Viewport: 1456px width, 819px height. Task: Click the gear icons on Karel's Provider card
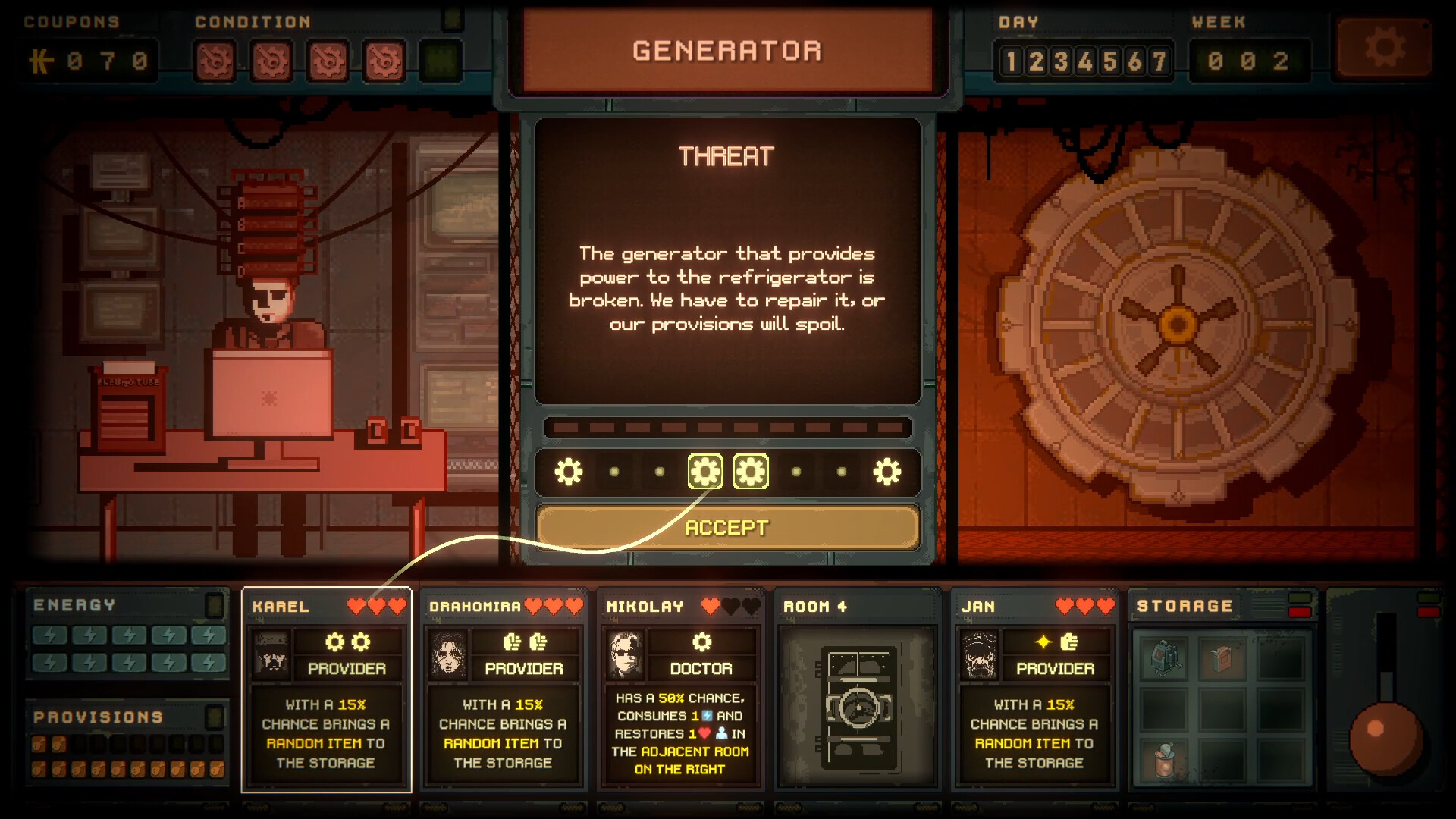click(348, 641)
